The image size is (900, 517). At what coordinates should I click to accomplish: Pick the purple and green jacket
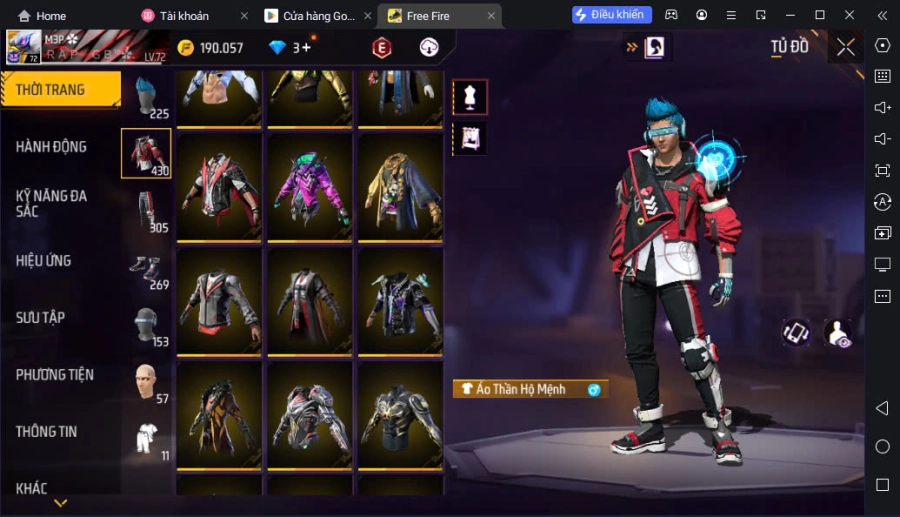point(310,188)
